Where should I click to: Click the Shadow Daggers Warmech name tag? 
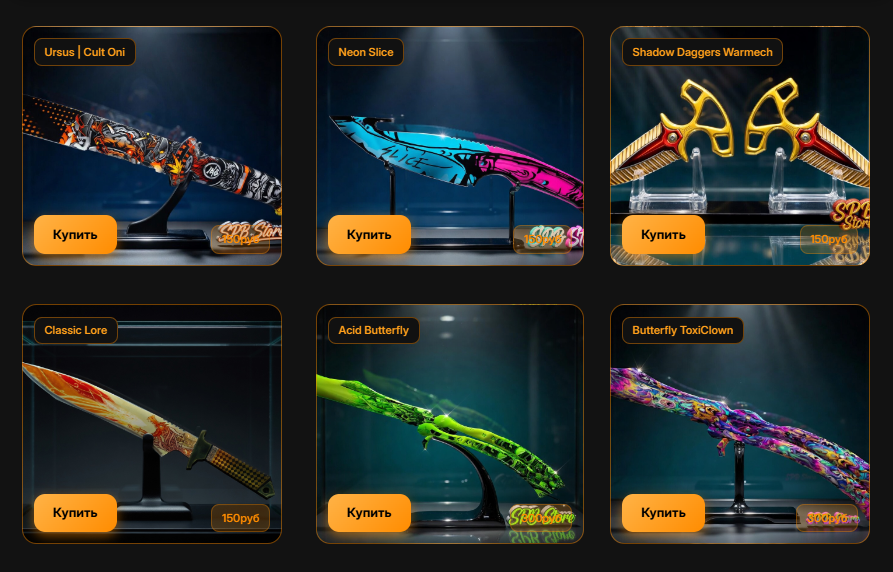click(702, 52)
